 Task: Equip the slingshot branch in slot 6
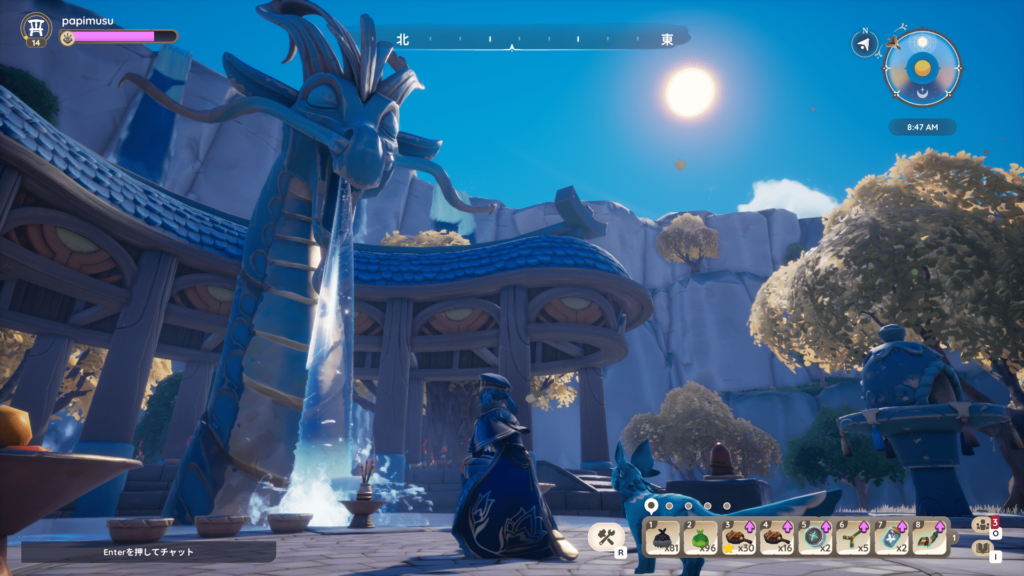[x=853, y=537]
